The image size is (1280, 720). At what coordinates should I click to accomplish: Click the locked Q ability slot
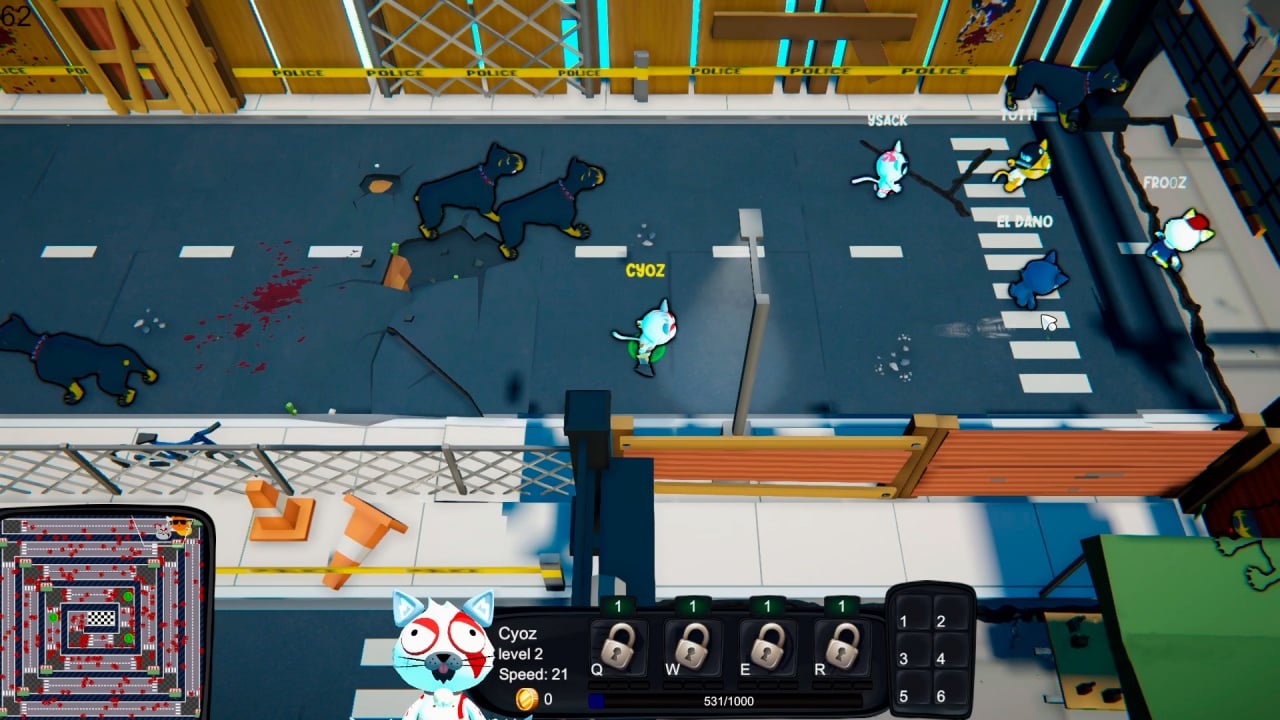[617, 647]
